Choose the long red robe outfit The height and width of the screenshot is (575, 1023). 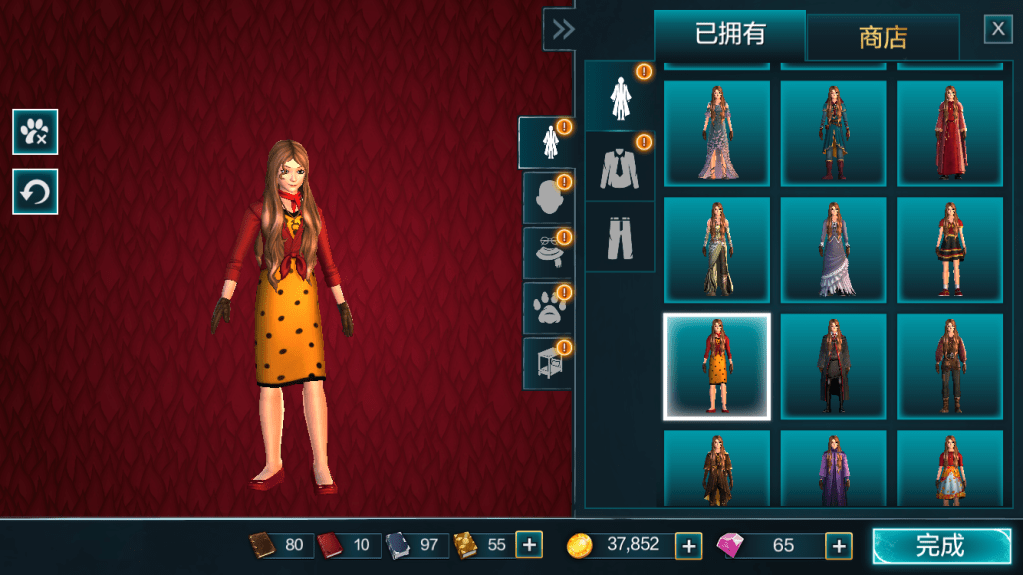pyautogui.click(x=949, y=133)
